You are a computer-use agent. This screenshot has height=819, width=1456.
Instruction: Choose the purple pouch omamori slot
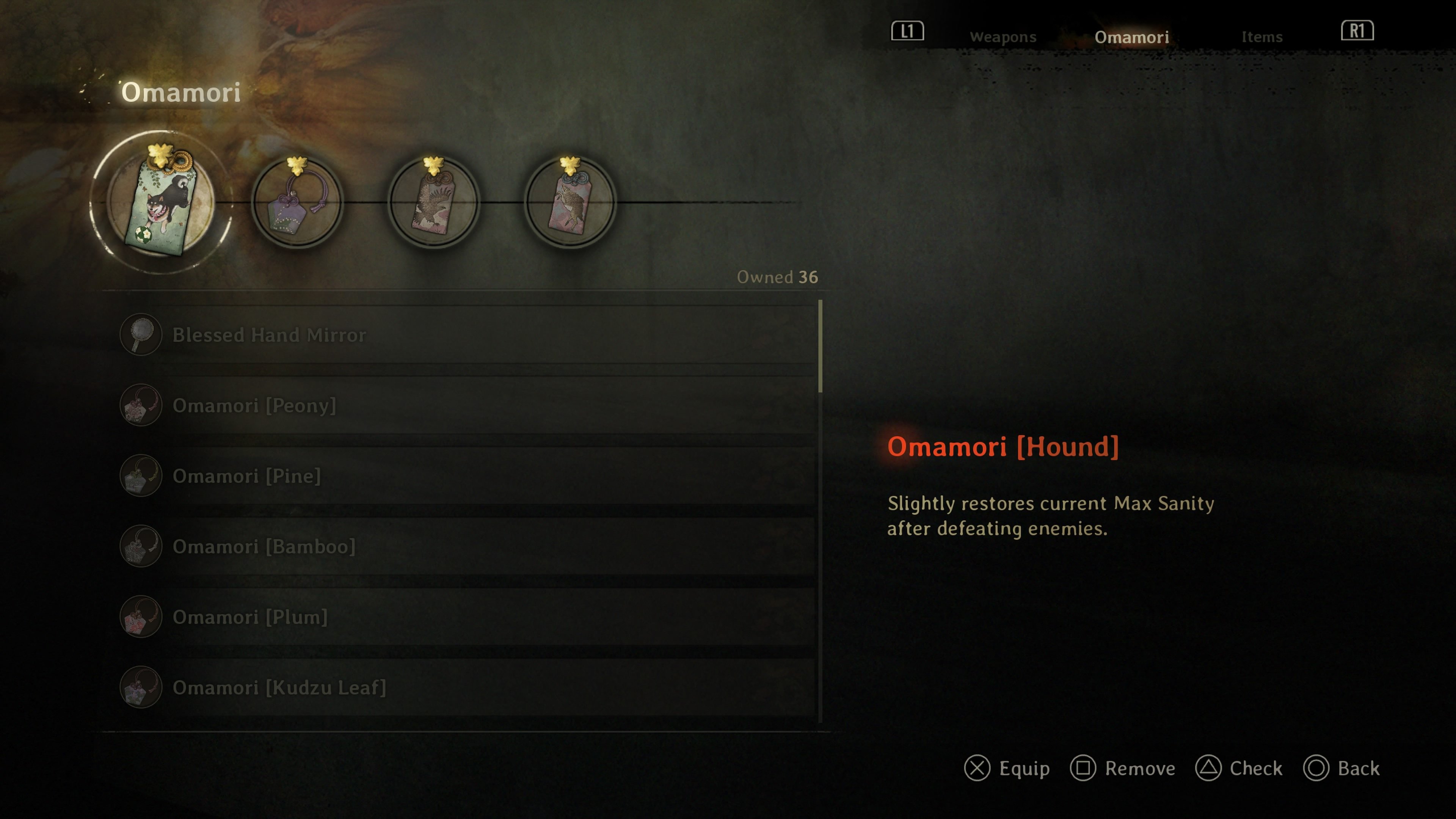297,202
